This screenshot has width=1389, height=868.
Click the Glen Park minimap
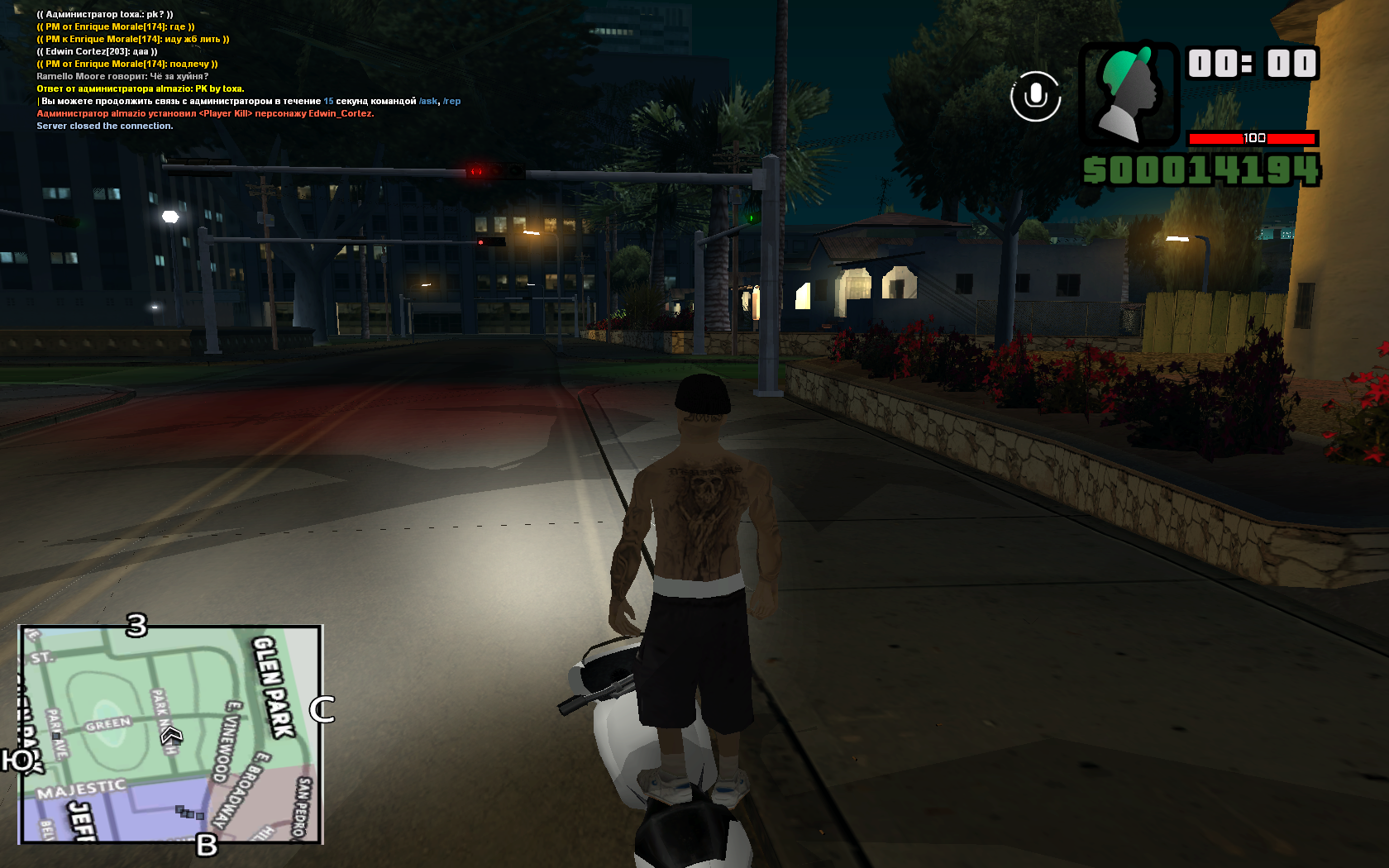[x=170, y=734]
